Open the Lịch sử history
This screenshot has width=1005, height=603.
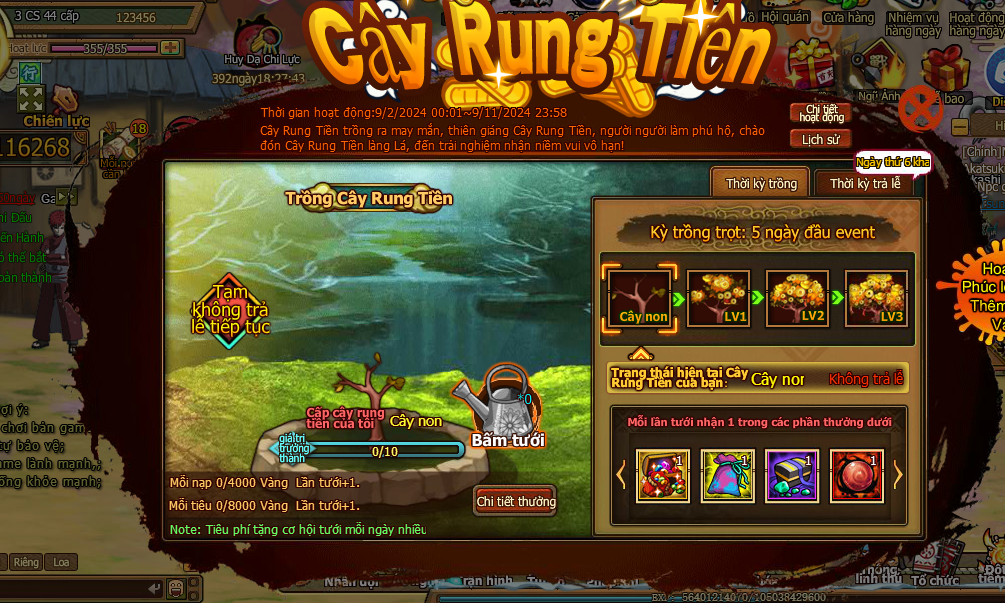[820, 140]
